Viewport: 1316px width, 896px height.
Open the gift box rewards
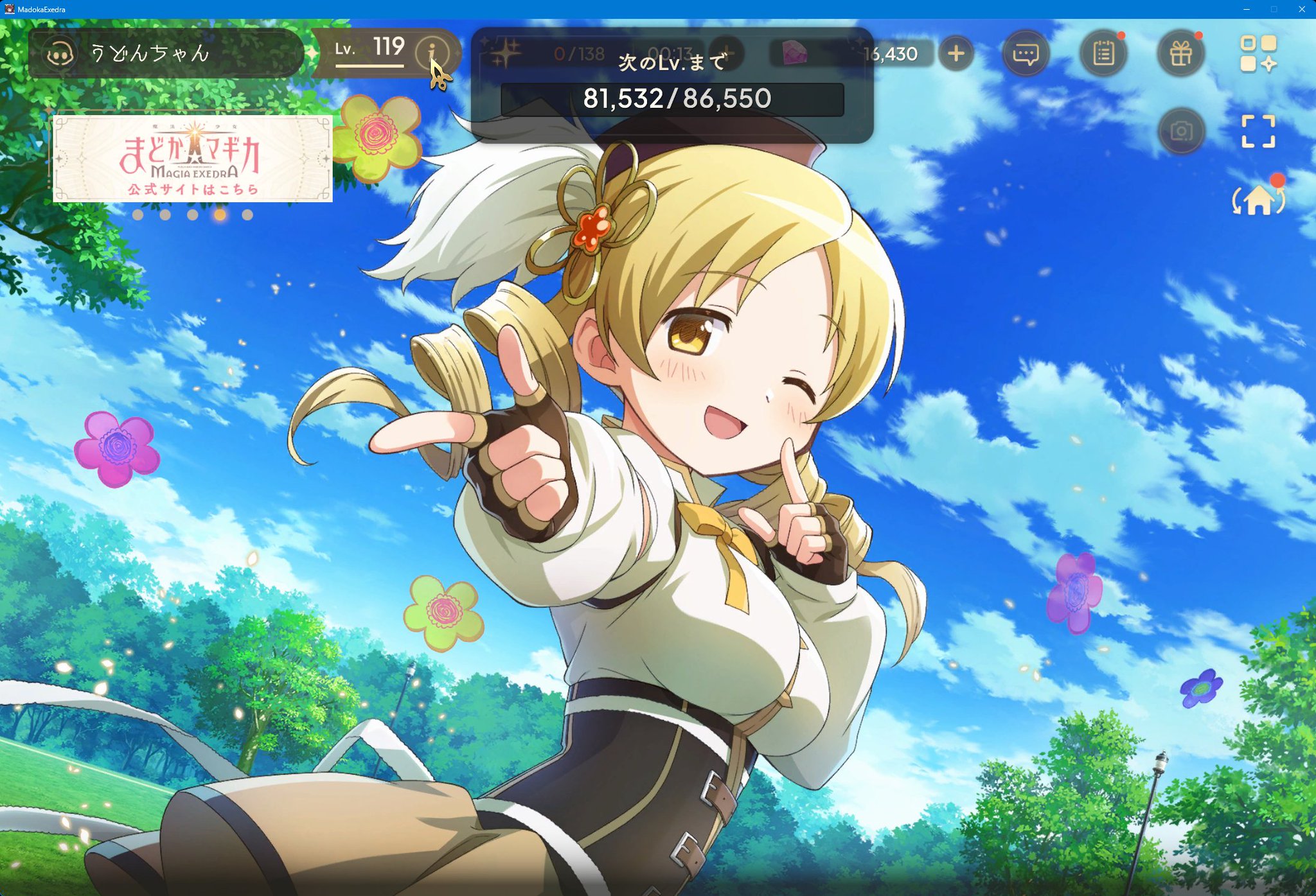[1182, 54]
